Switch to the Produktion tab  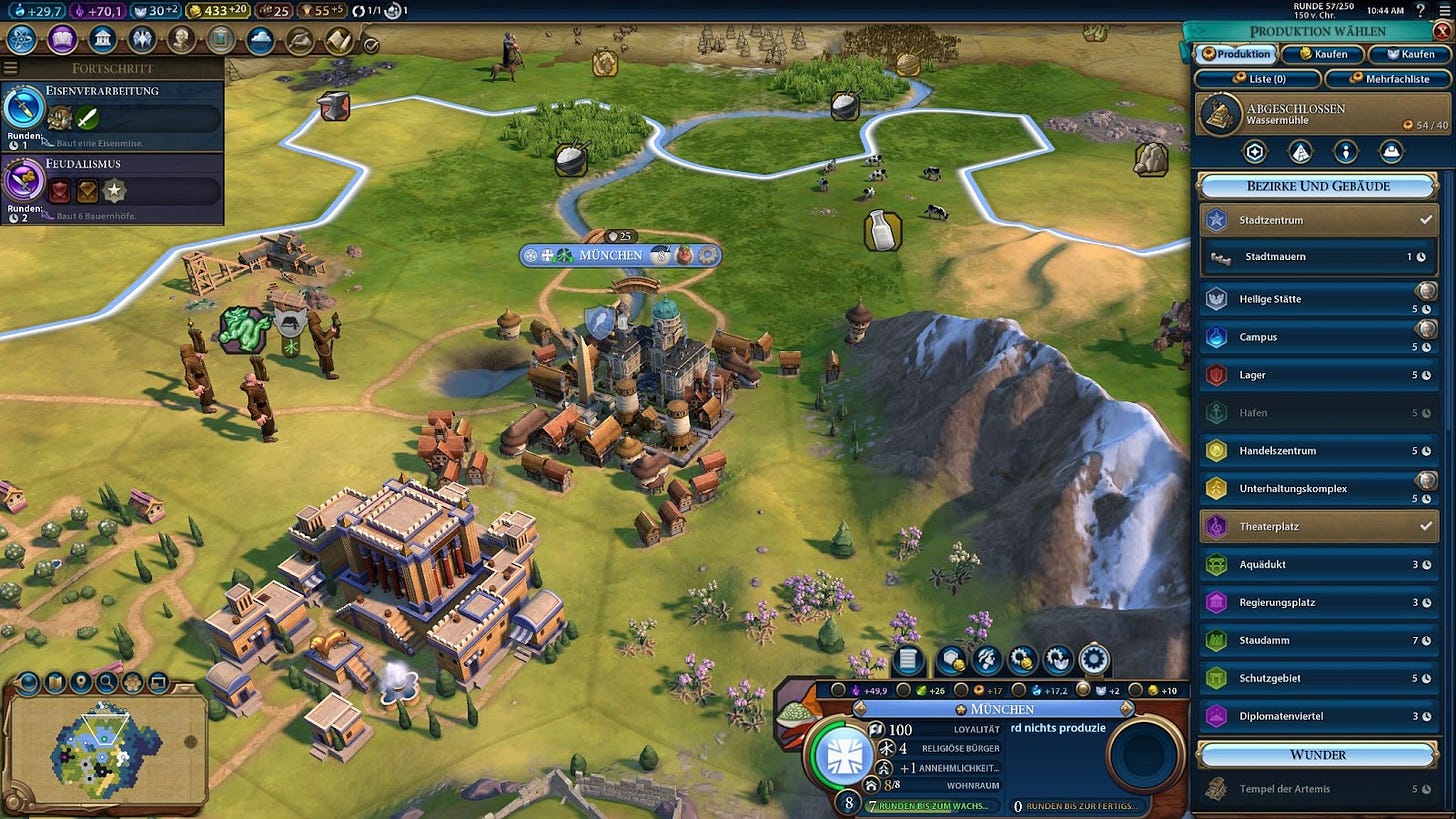coord(1237,54)
